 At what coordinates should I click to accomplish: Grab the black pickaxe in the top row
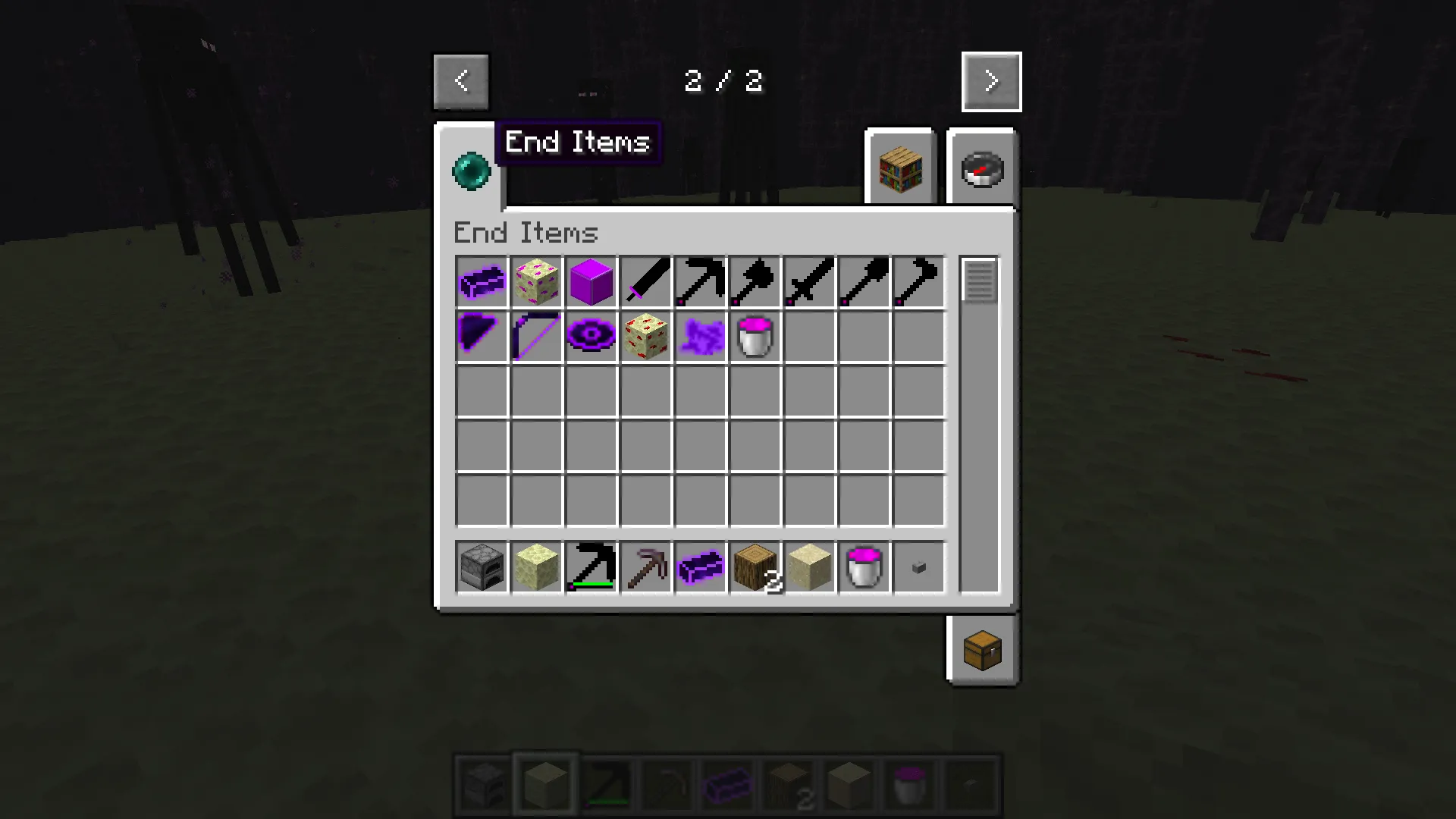click(x=699, y=282)
